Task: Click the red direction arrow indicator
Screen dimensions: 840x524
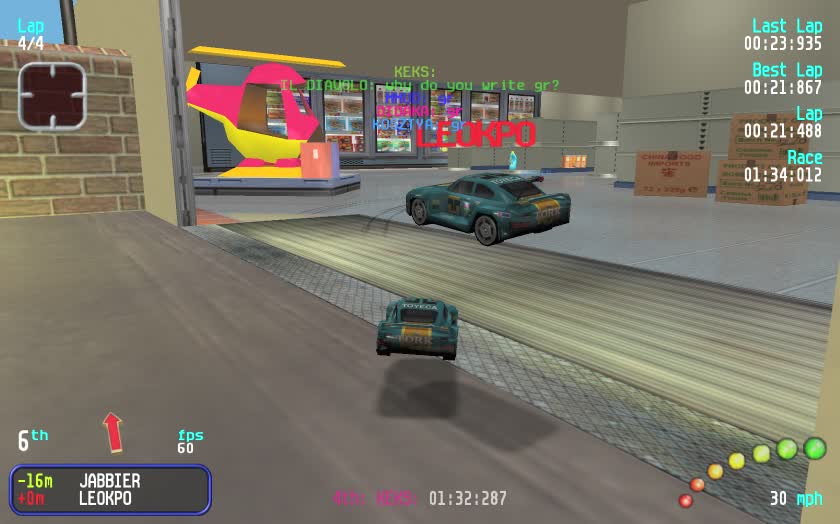Action: [113, 432]
